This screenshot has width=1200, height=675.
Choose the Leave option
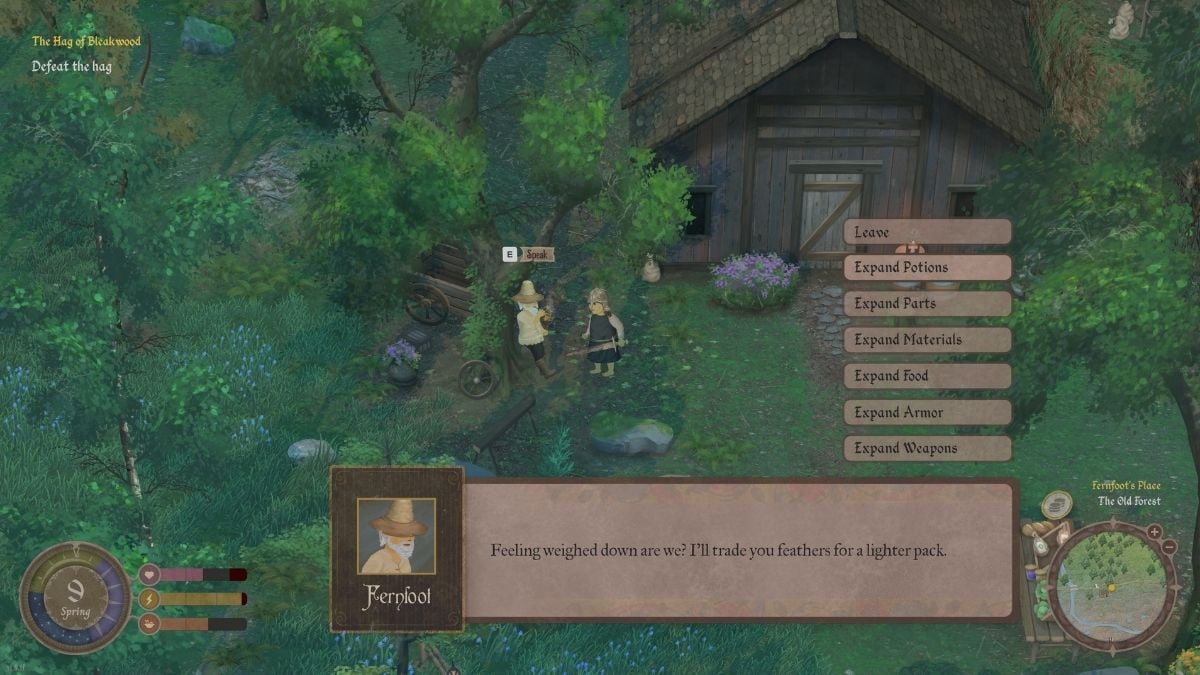click(927, 232)
